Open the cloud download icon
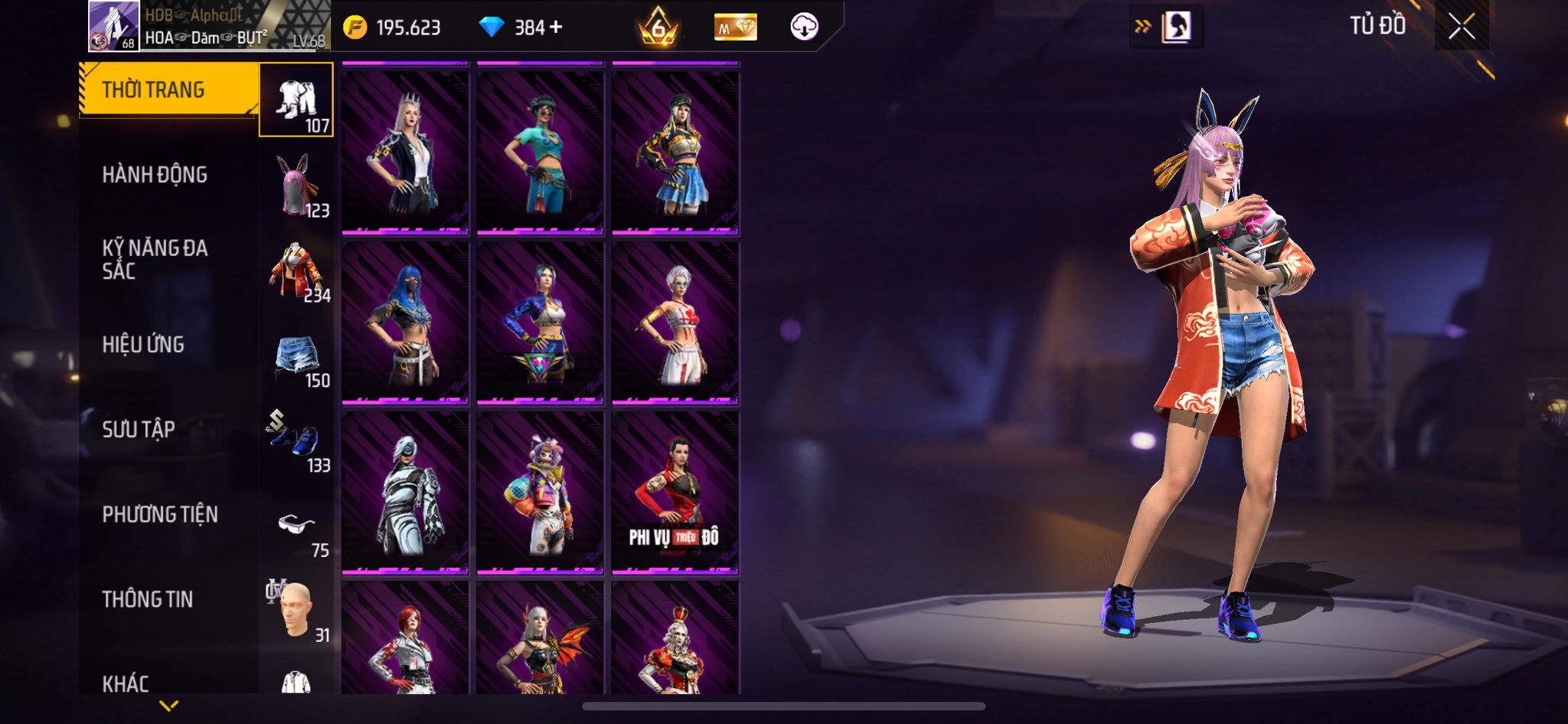This screenshot has height=724, width=1568. coord(804,28)
